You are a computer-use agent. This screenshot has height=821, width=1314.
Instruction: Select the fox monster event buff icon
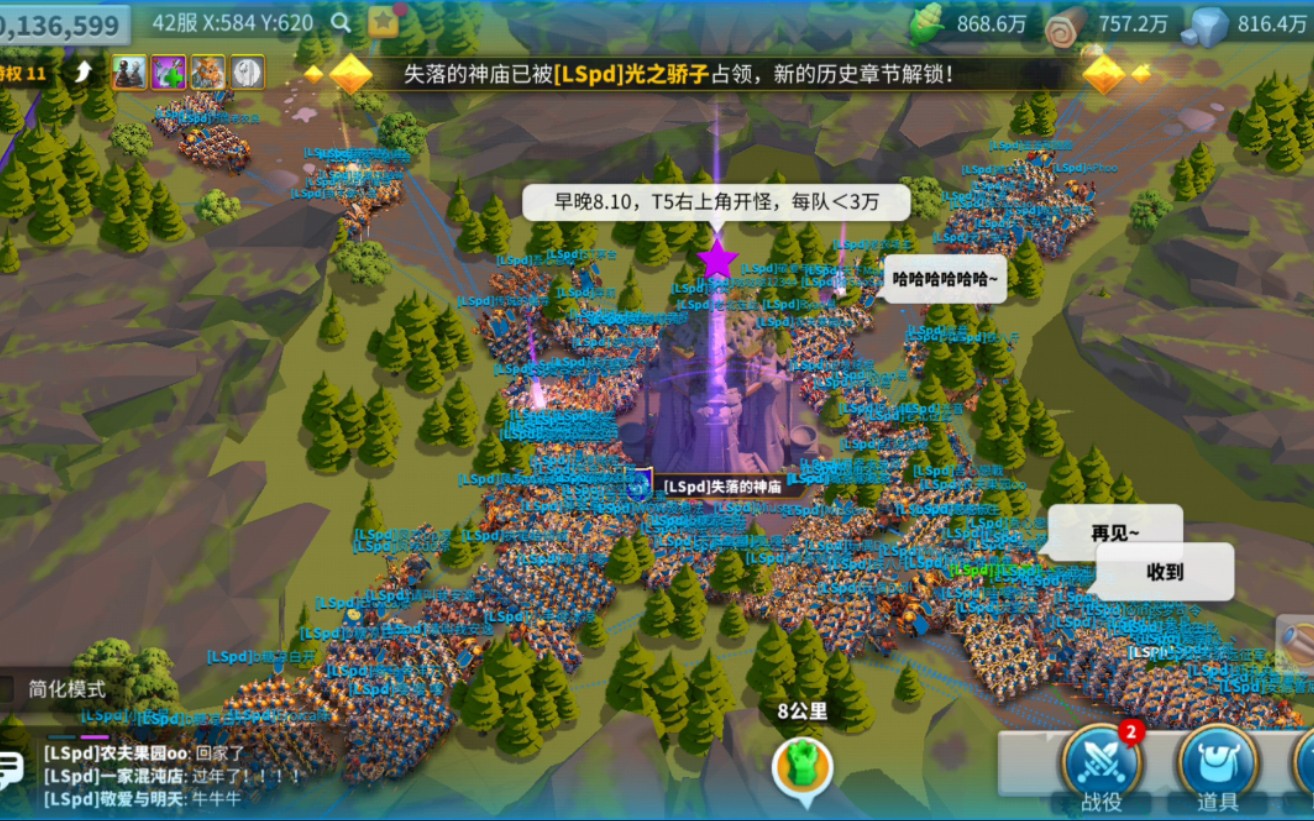pyautogui.click(x=208, y=72)
